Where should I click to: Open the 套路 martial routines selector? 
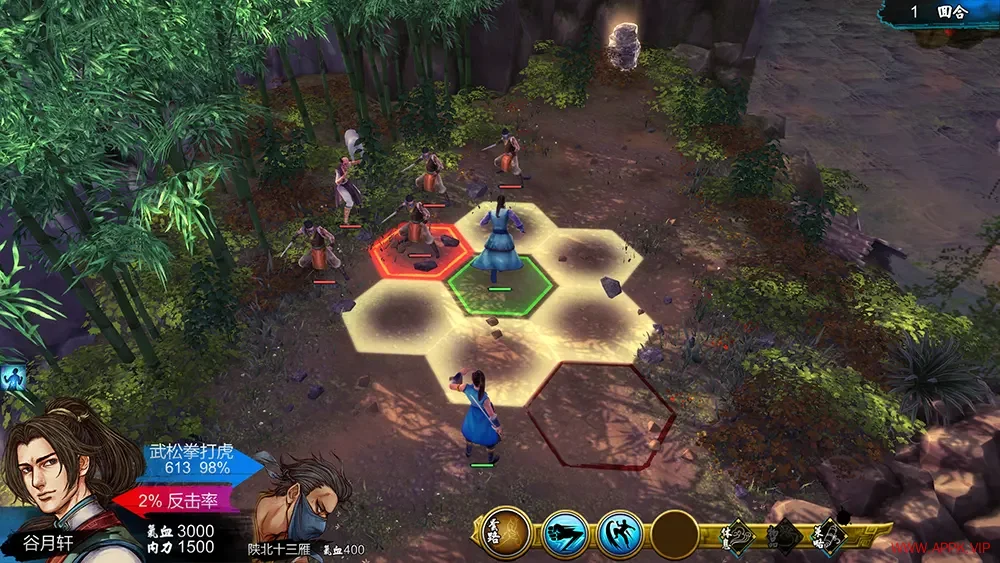click(507, 533)
